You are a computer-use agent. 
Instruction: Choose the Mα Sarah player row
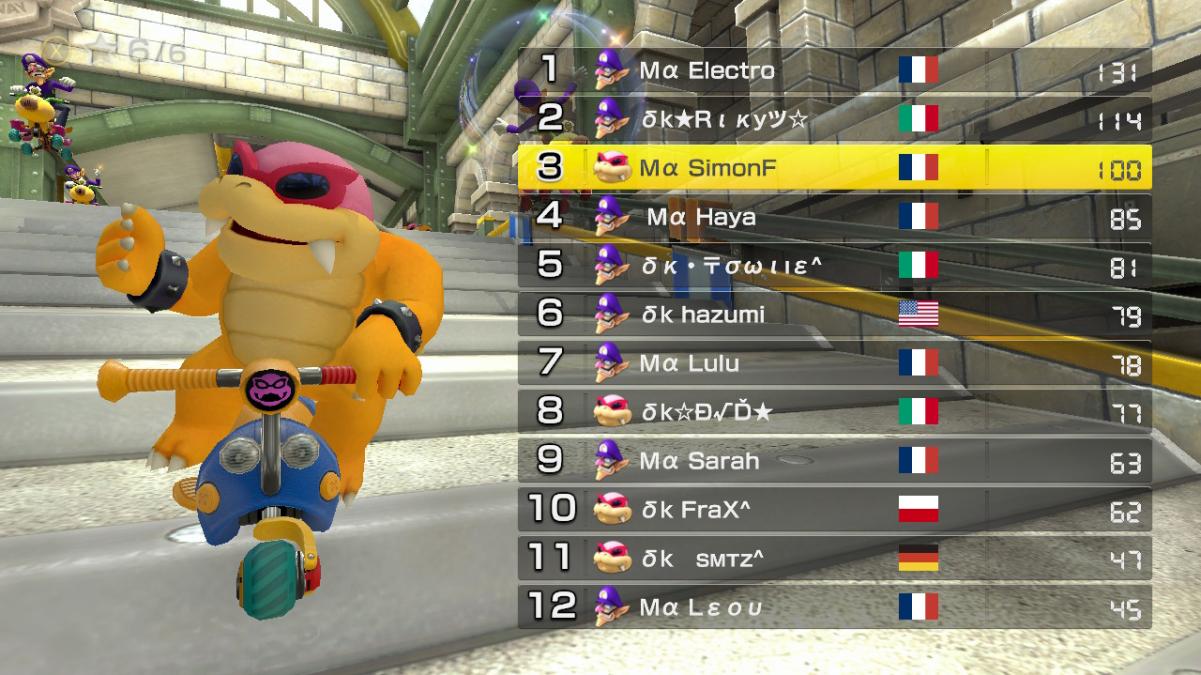(x=834, y=461)
